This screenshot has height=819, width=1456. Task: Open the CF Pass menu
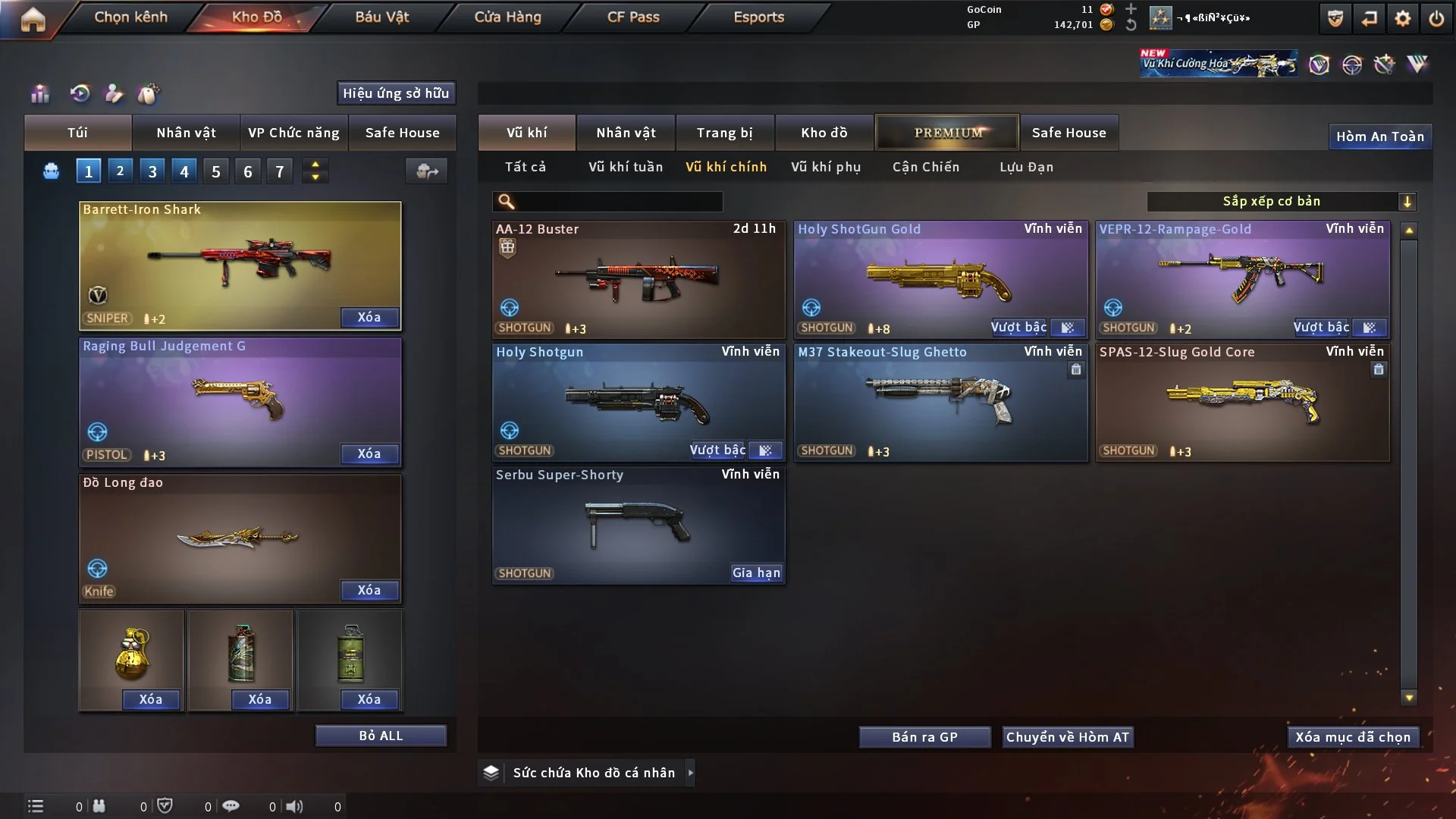(632, 17)
